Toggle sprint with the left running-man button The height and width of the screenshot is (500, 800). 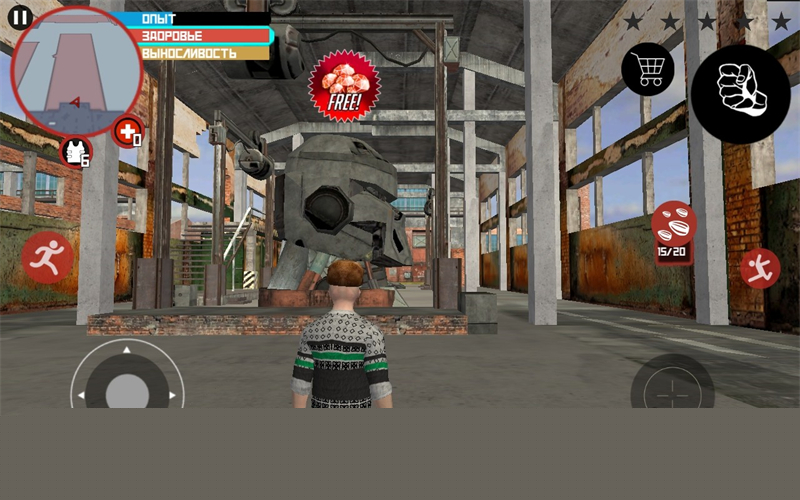tap(47, 258)
